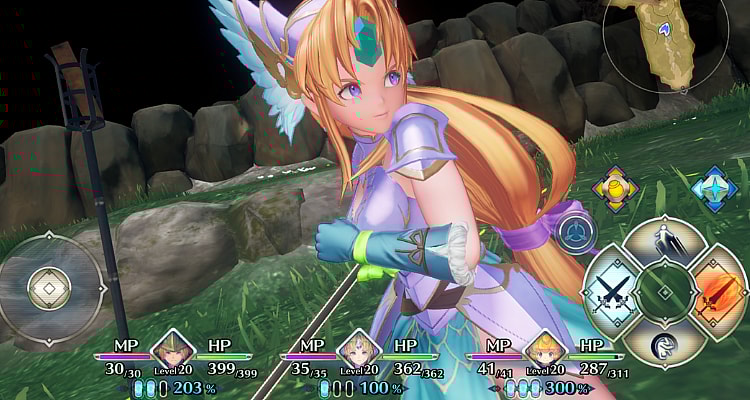Tap the virtual movement joystick
The image size is (750, 400).
tap(46, 287)
